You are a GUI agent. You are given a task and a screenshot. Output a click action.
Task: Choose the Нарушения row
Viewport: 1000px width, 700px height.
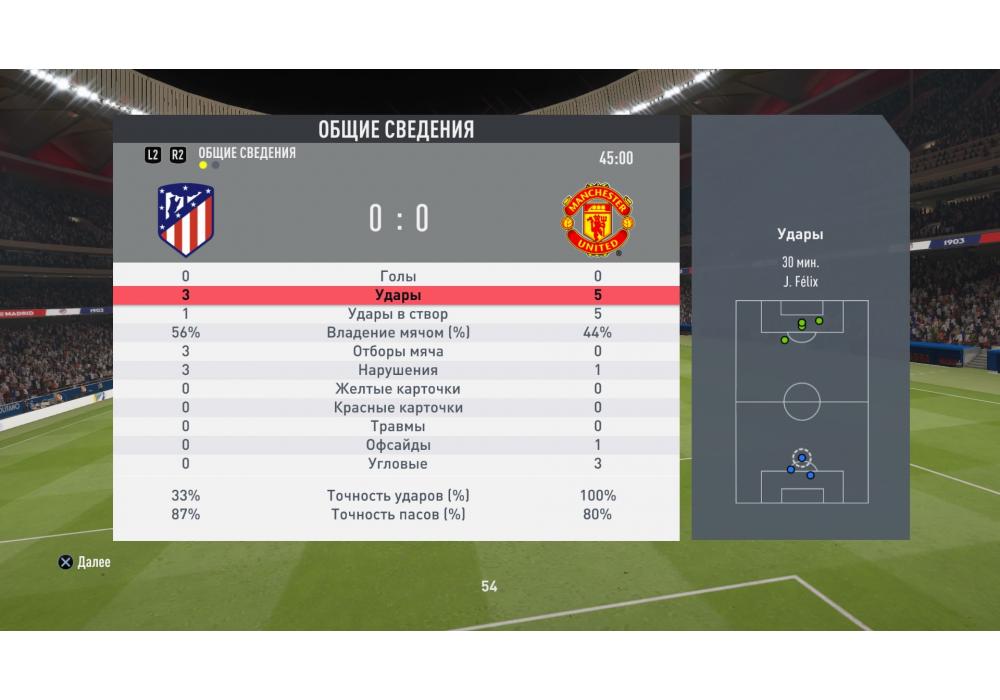(x=397, y=370)
